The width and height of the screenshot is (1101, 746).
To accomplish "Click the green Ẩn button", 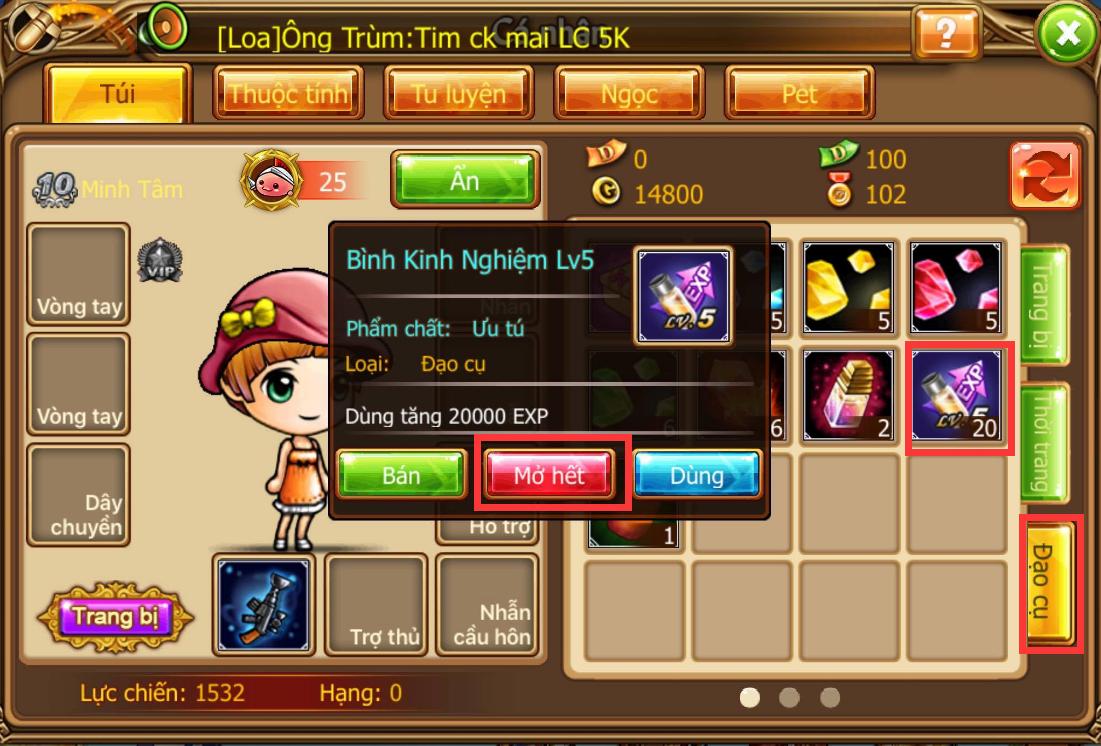I will (x=465, y=182).
